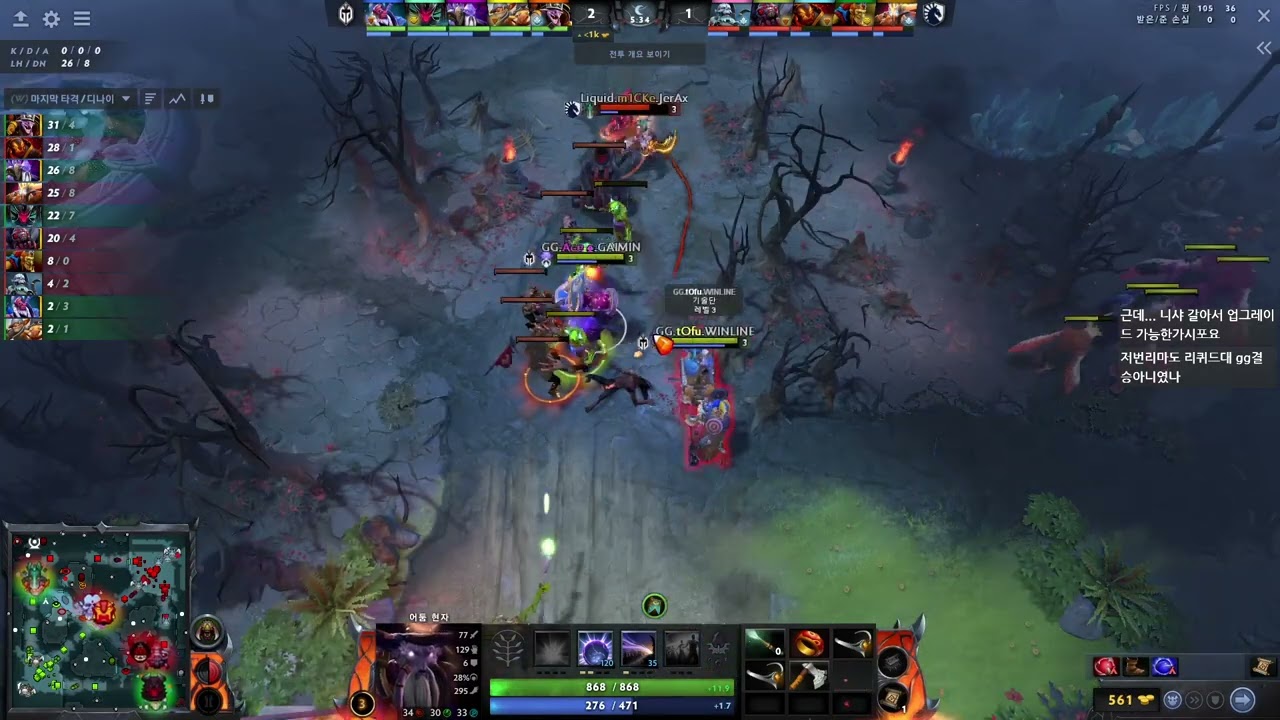Select the Wall of Replica ultimate icon

coord(682,649)
